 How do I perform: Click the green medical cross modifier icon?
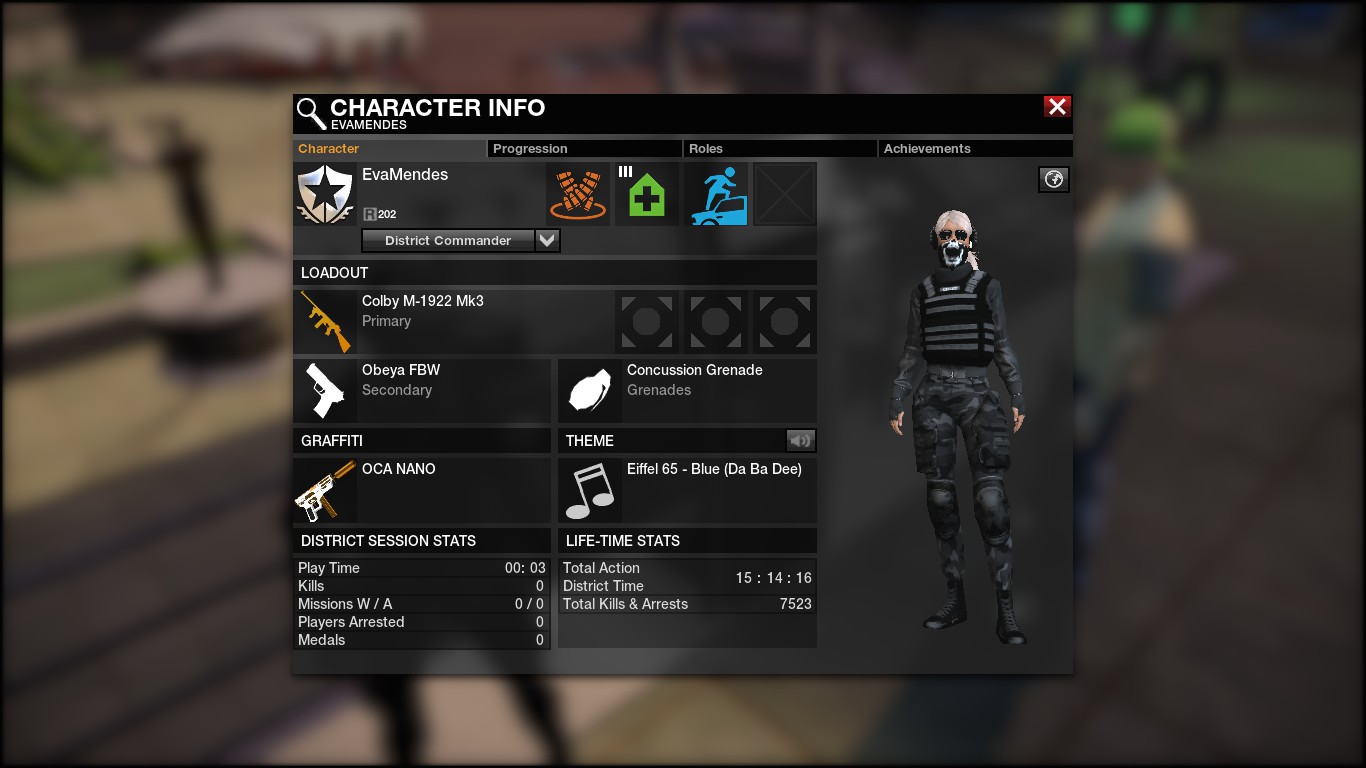646,194
